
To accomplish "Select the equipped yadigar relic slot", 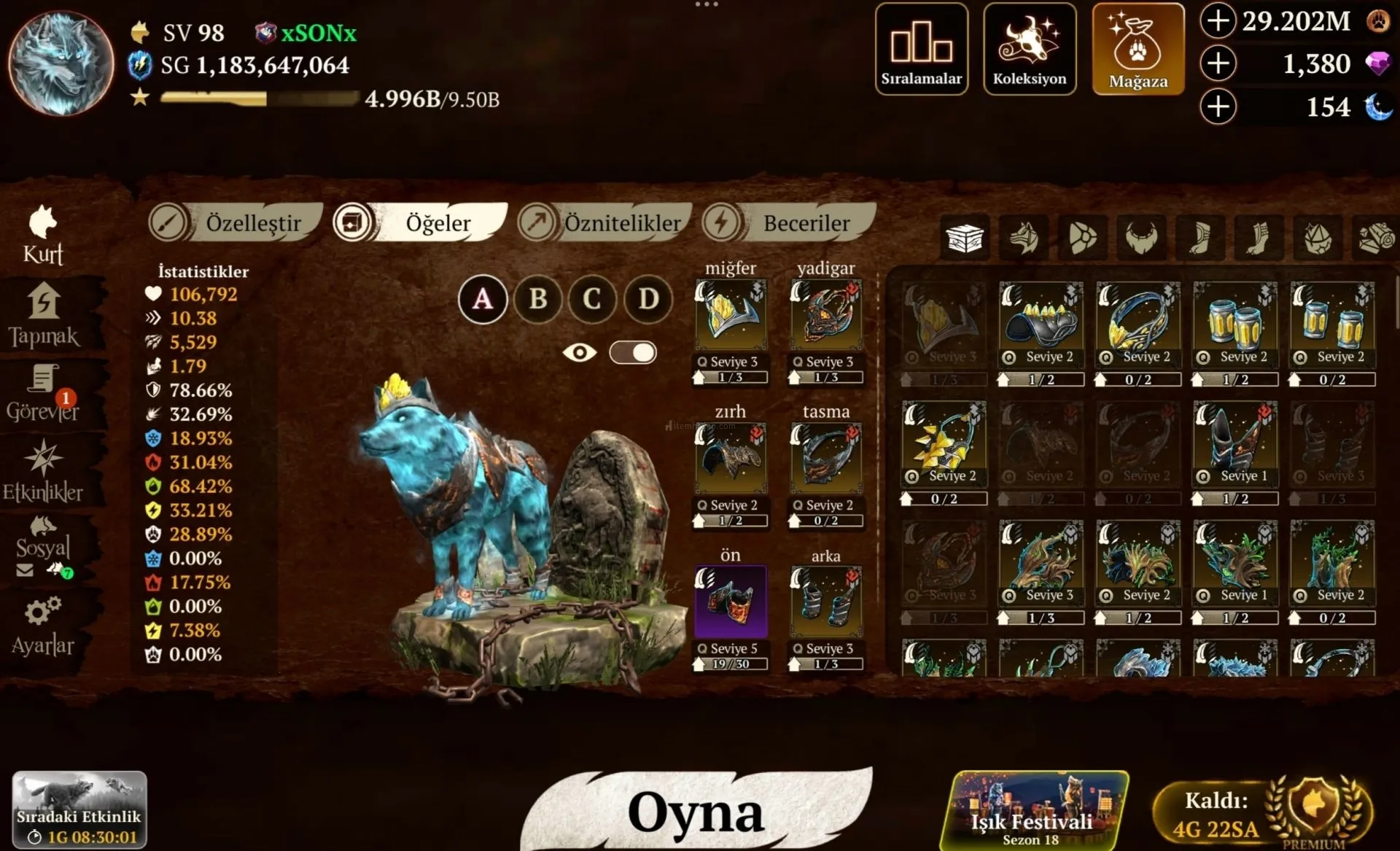I will pyautogui.click(x=826, y=316).
